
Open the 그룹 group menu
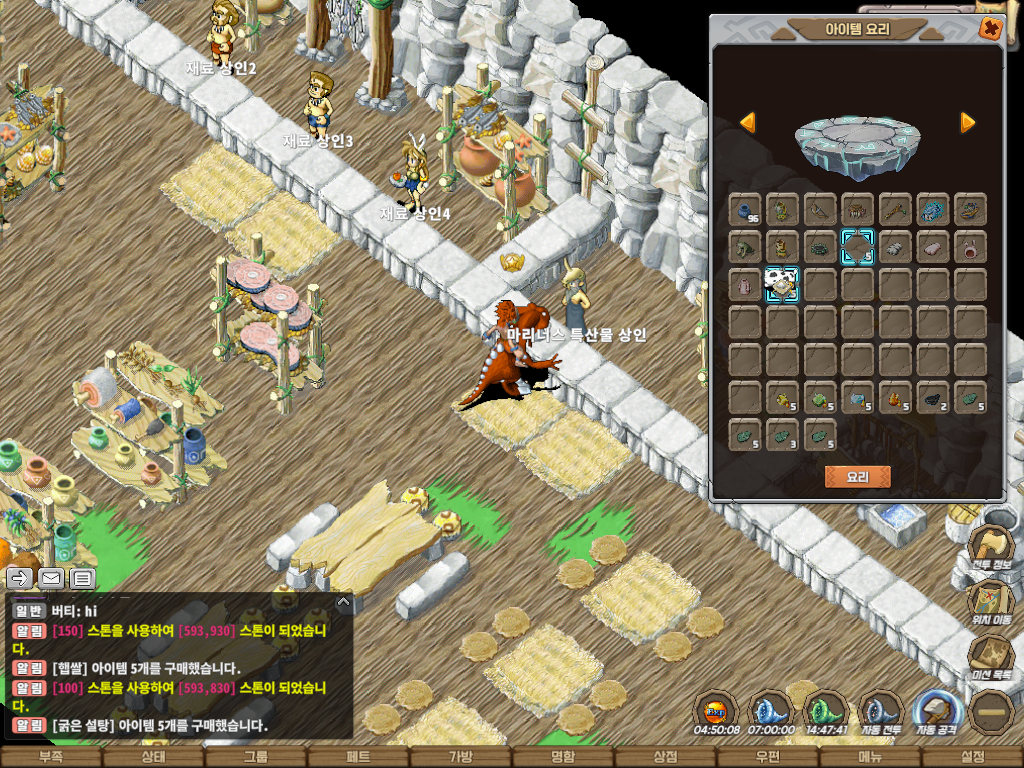(x=255, y=757)
